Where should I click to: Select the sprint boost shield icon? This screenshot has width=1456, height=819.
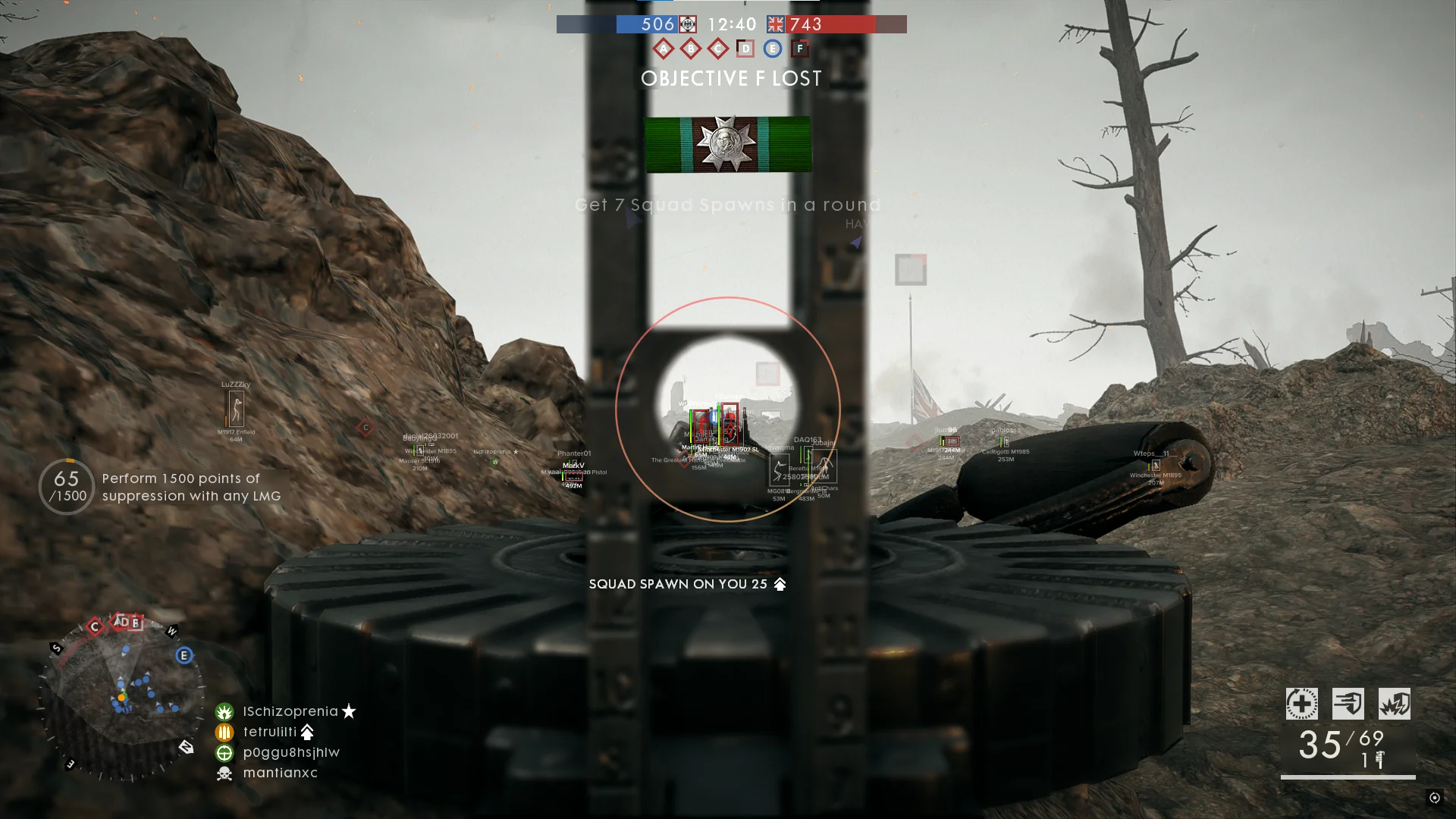point(1348,704)
